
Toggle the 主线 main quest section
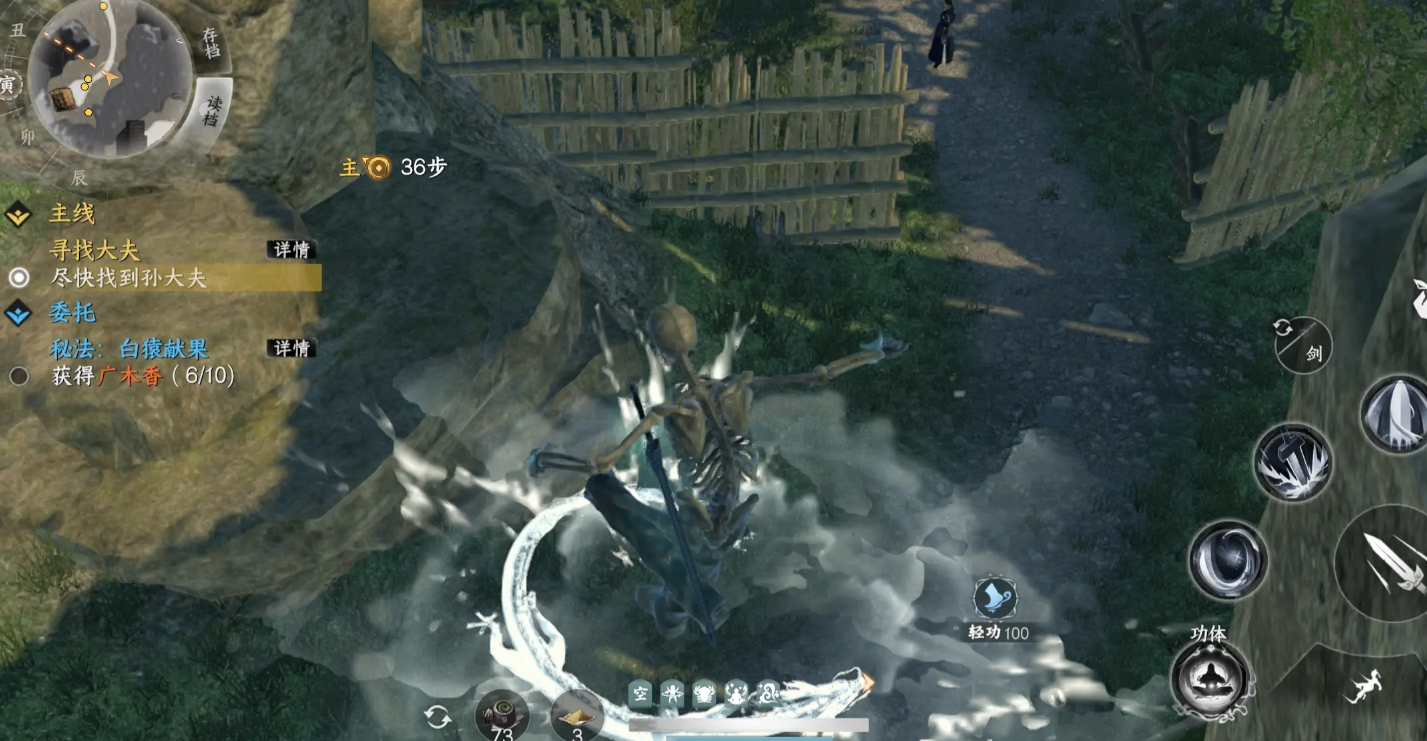click(70, 213)
